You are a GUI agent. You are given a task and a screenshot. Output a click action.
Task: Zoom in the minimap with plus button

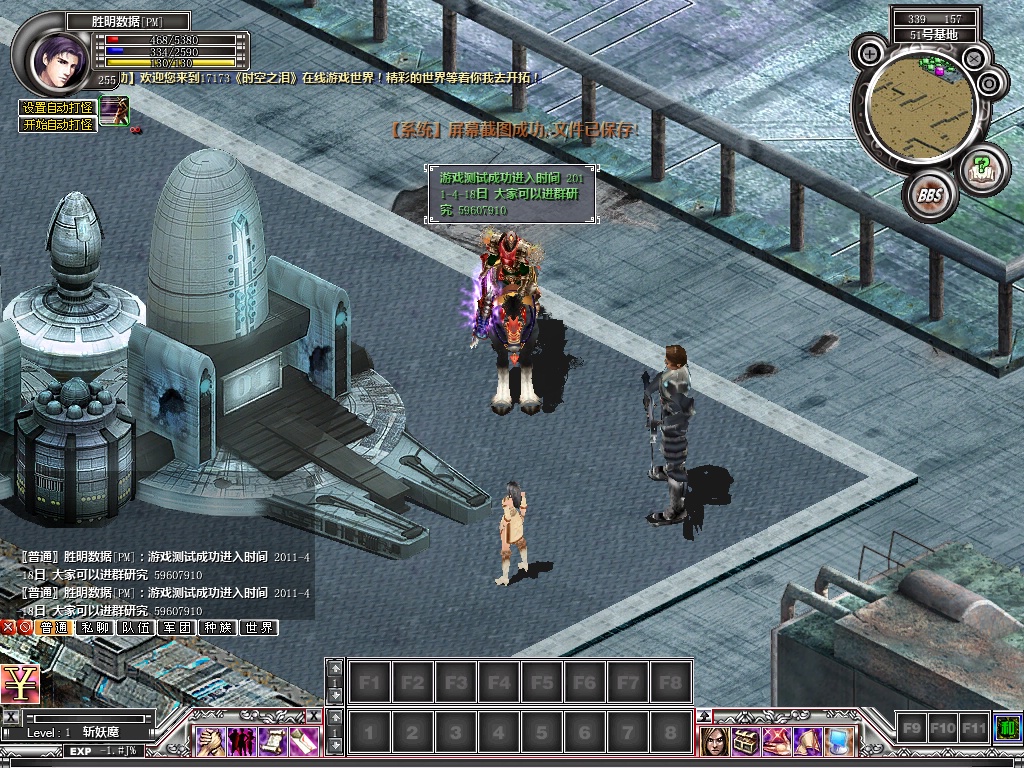click(871, 53)
